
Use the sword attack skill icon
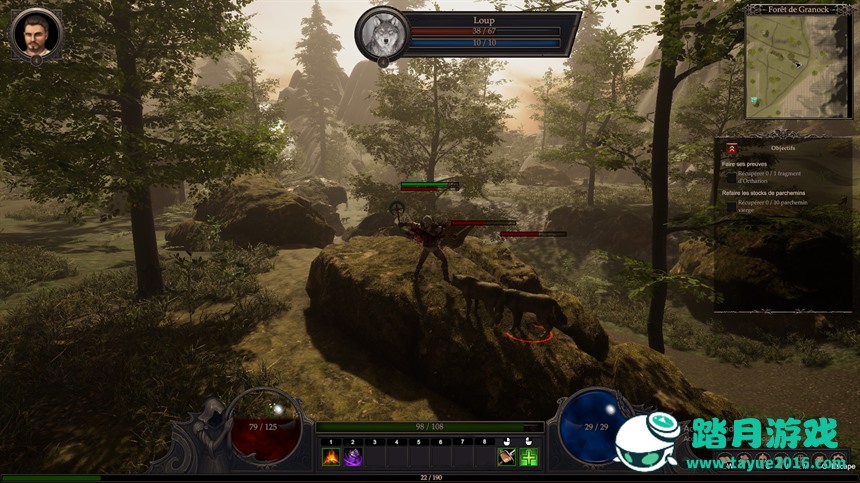pyautogui.click(x=507, y=457)
